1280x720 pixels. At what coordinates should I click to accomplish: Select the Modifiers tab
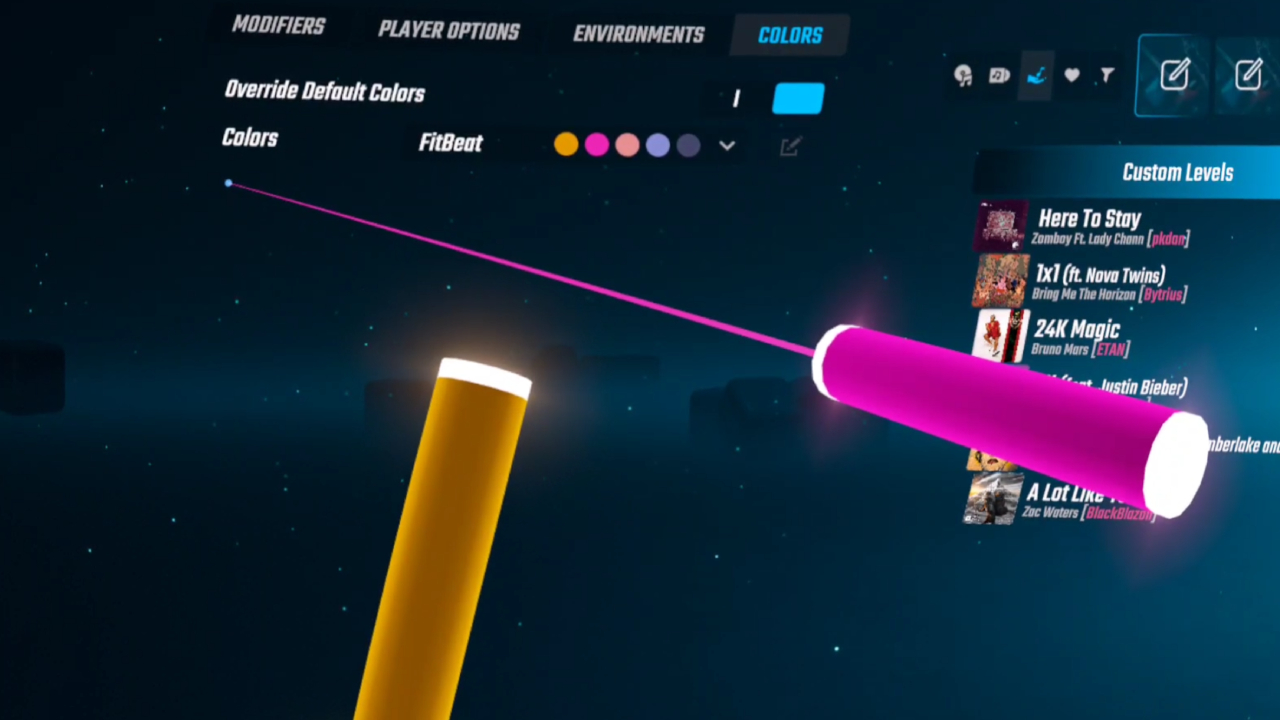pos(279,27)
